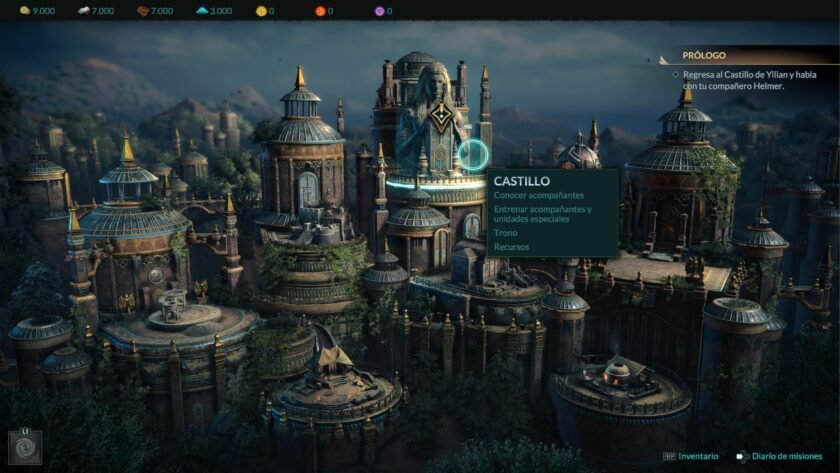840x473 pixels.
Task: Choose Entrenar acompañantes y unidades especiales
Action: (x=542, y=214)
